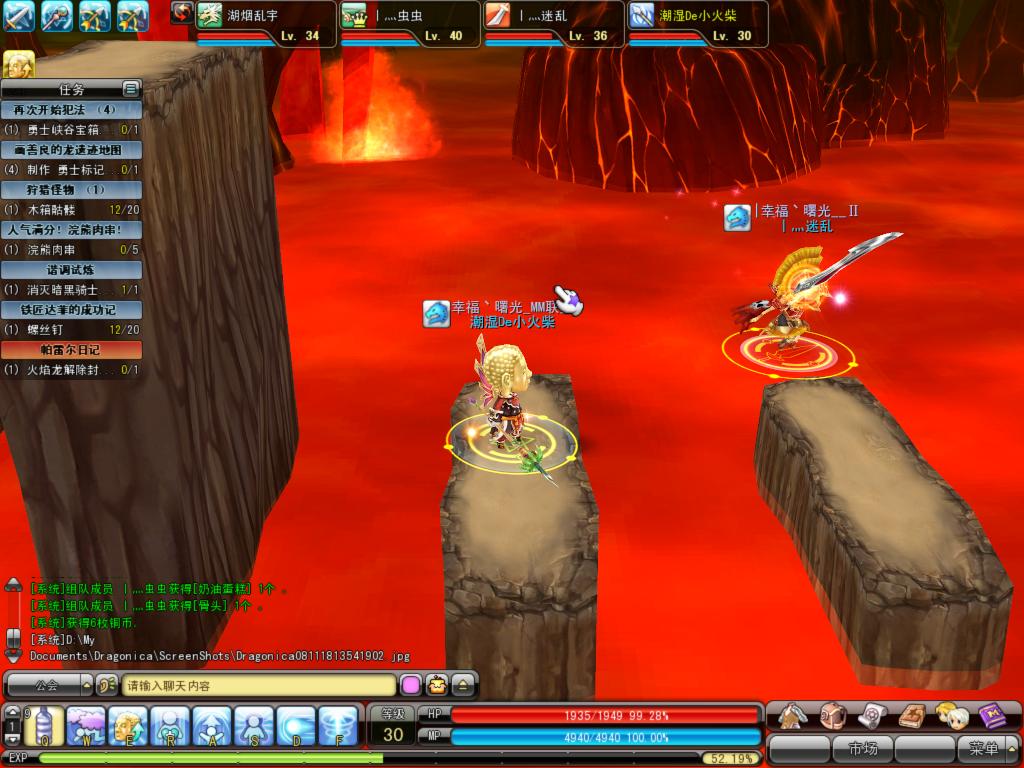Open the purple M book icon
1024x768 pixels.
[x=992, y=714]
